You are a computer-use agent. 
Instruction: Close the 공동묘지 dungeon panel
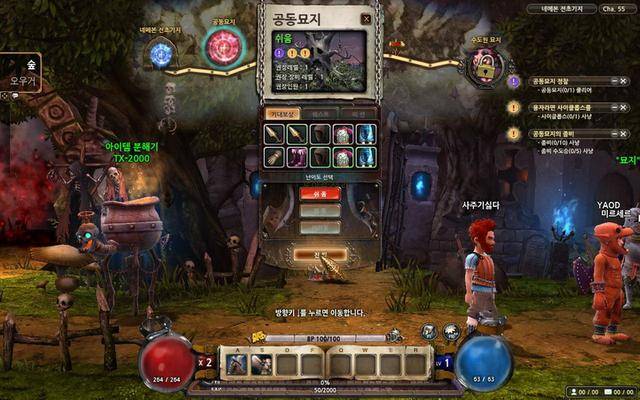[366, 19]
